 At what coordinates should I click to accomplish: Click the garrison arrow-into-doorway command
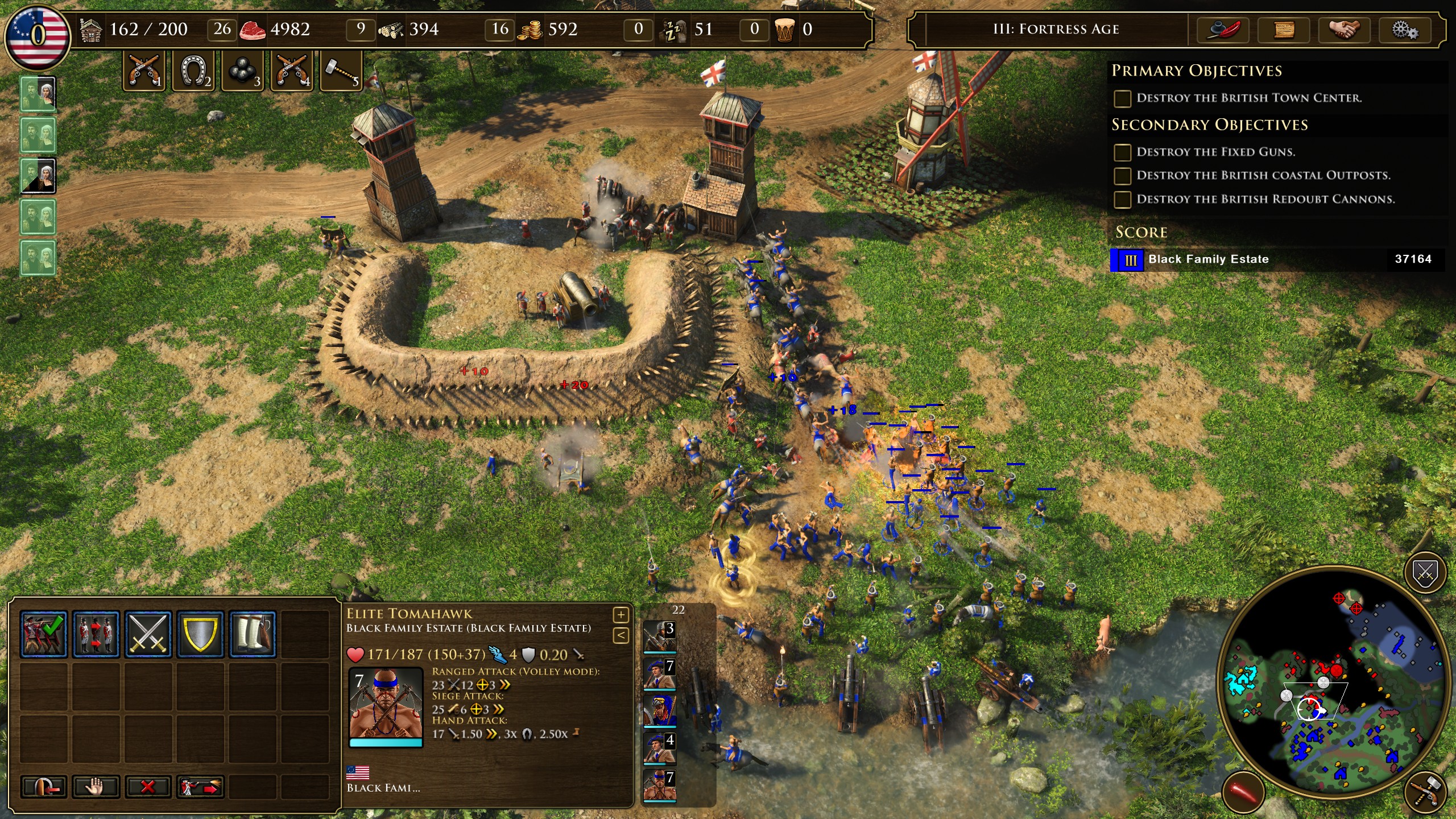(x=44, y=787)
